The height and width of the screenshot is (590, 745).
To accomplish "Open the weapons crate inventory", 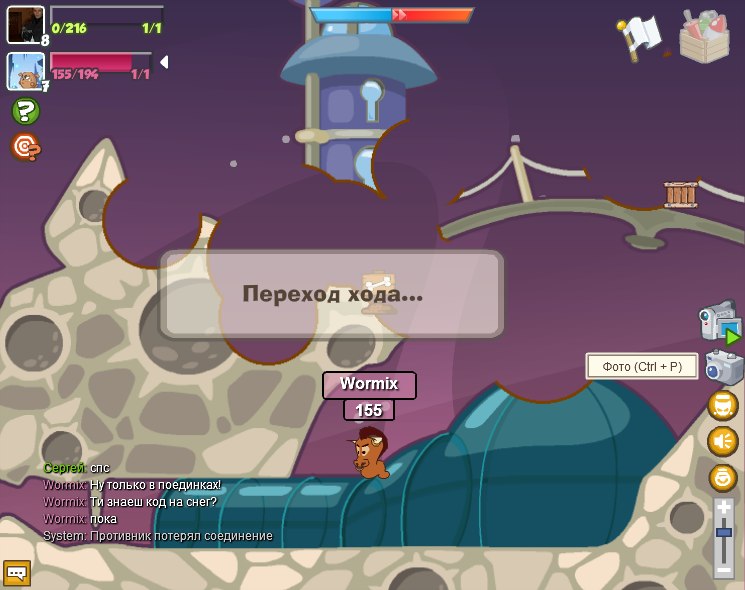I will [704, 37].
